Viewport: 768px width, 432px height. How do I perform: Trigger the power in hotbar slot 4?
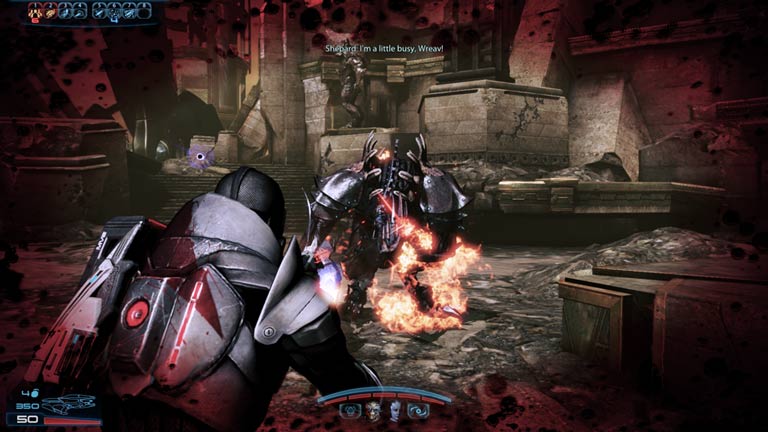coord(82,12)
